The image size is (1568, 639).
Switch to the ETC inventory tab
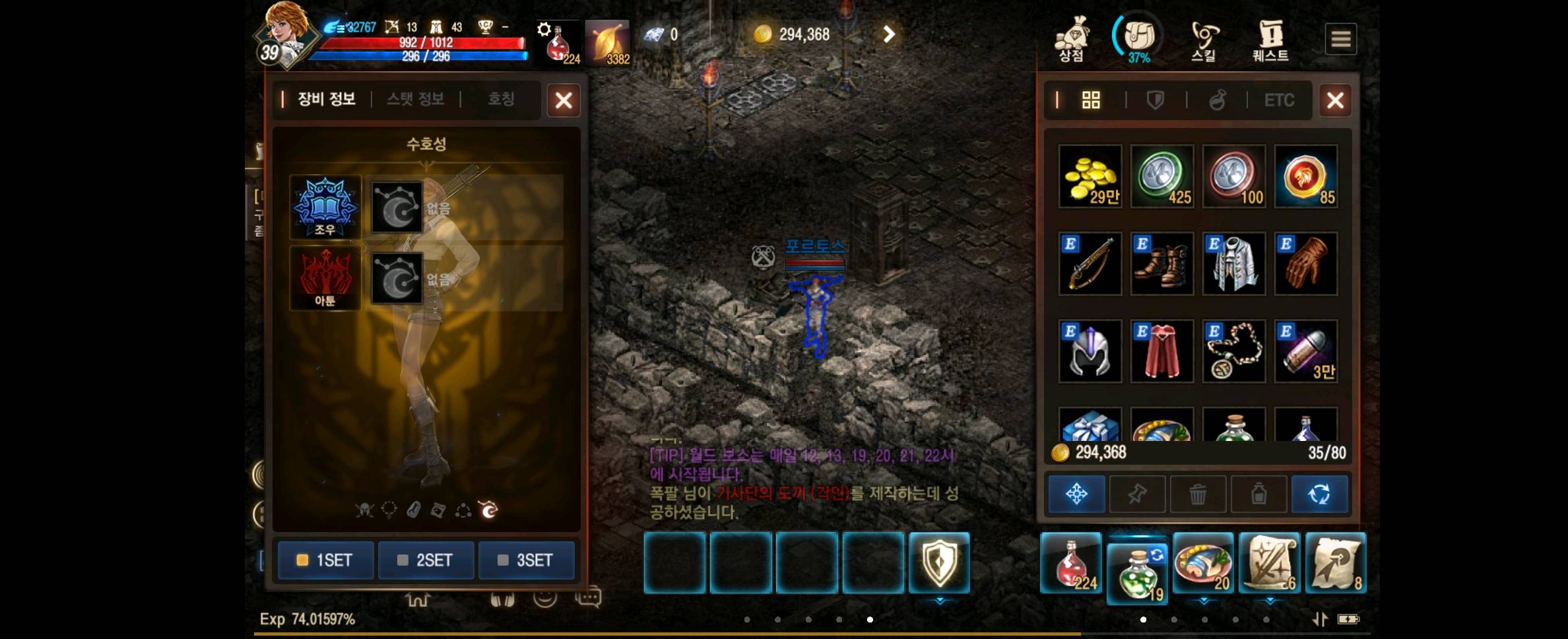point(1278,100)
